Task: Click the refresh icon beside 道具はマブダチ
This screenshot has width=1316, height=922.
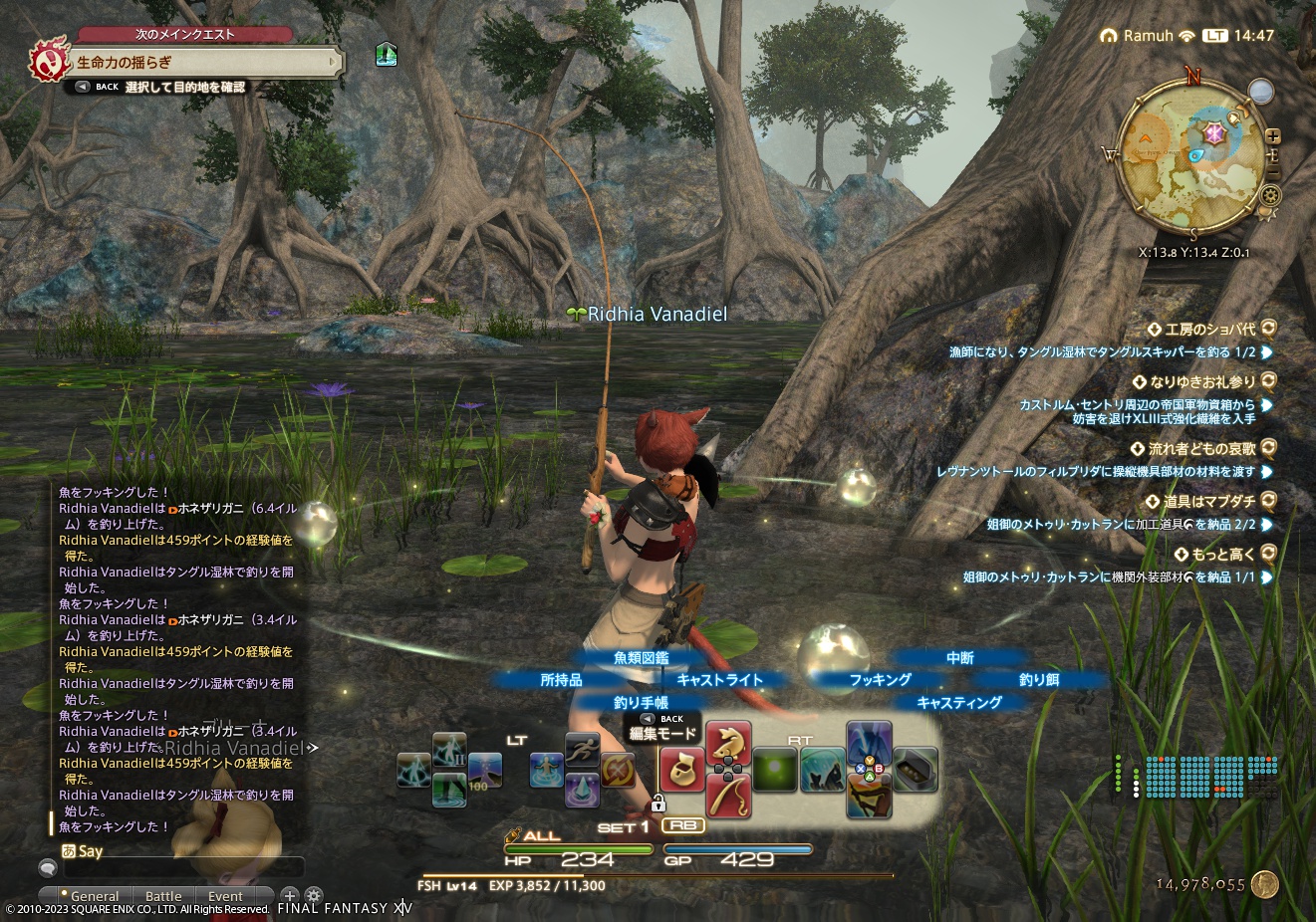Action: click(1267, 502)
